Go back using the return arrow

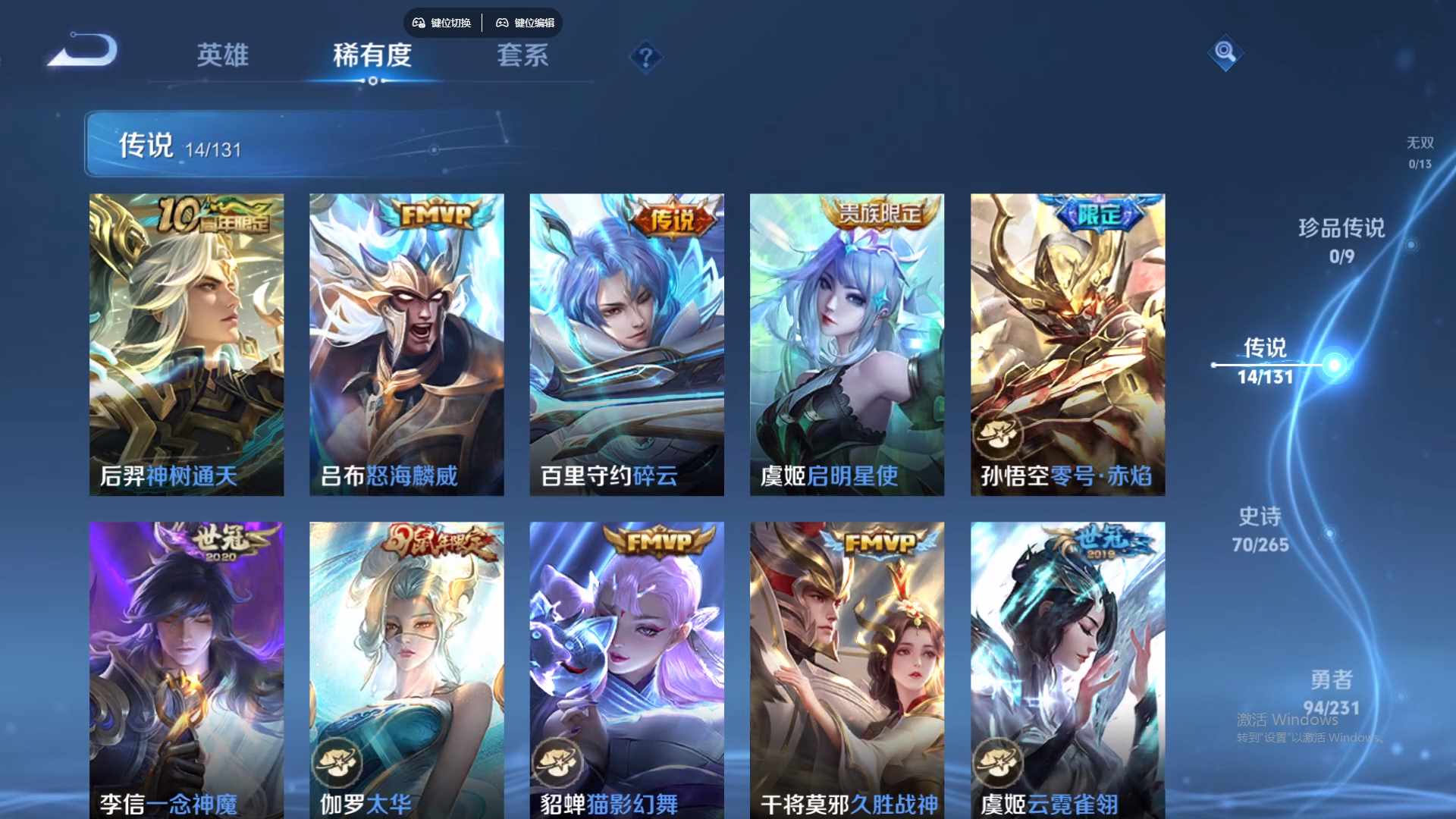click(83, 52)
